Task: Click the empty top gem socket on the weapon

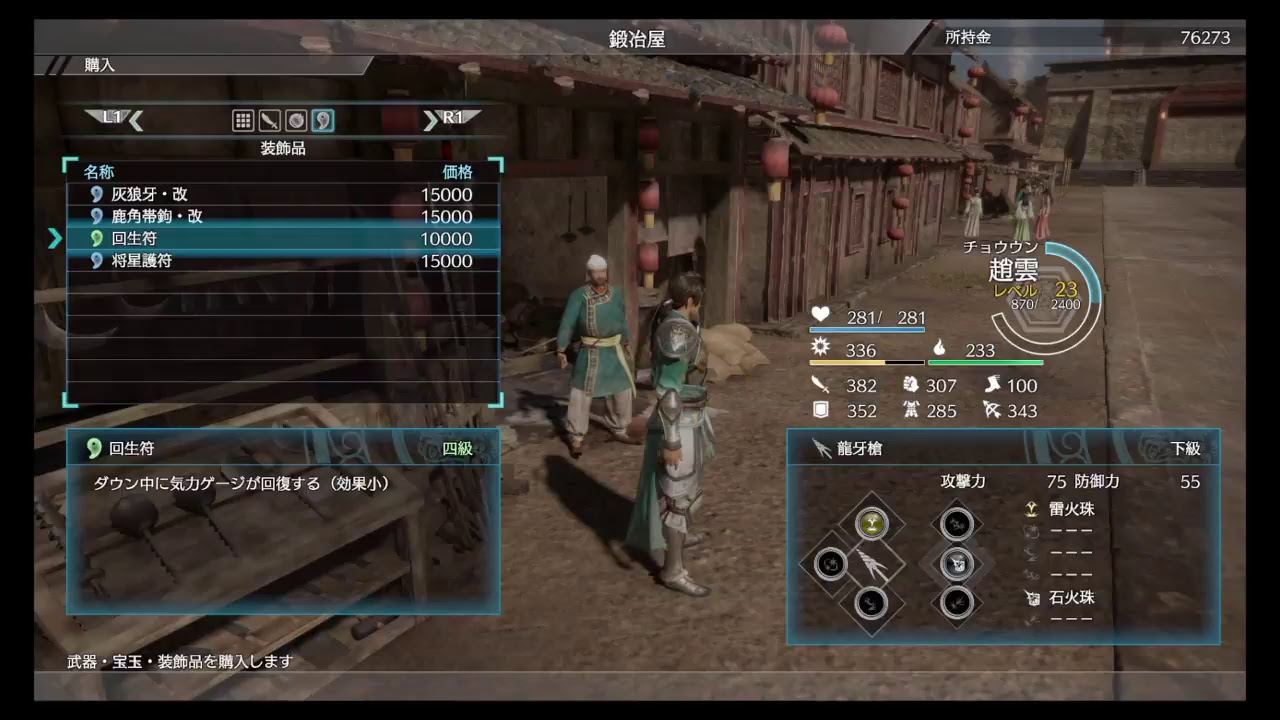Action: pos(957,523)
